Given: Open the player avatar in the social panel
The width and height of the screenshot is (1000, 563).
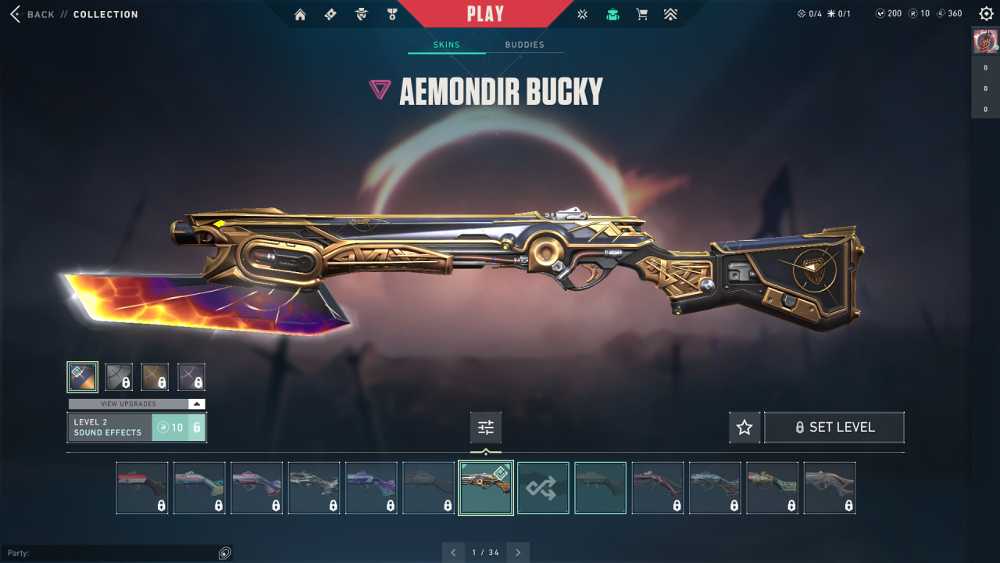Looking at the screenshot, I should click(x=985, y=42).
